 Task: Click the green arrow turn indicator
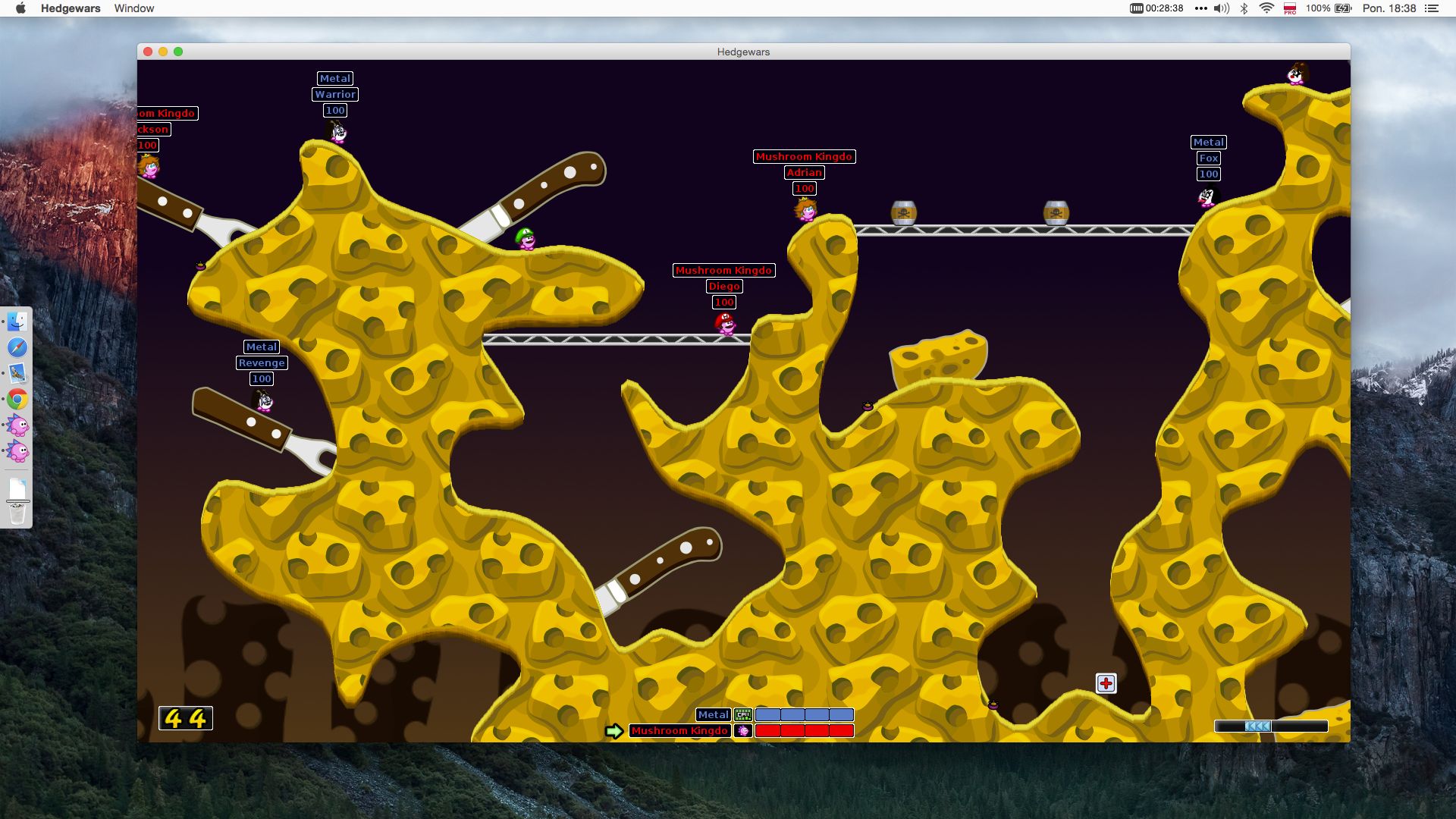[x=614, y=730]
